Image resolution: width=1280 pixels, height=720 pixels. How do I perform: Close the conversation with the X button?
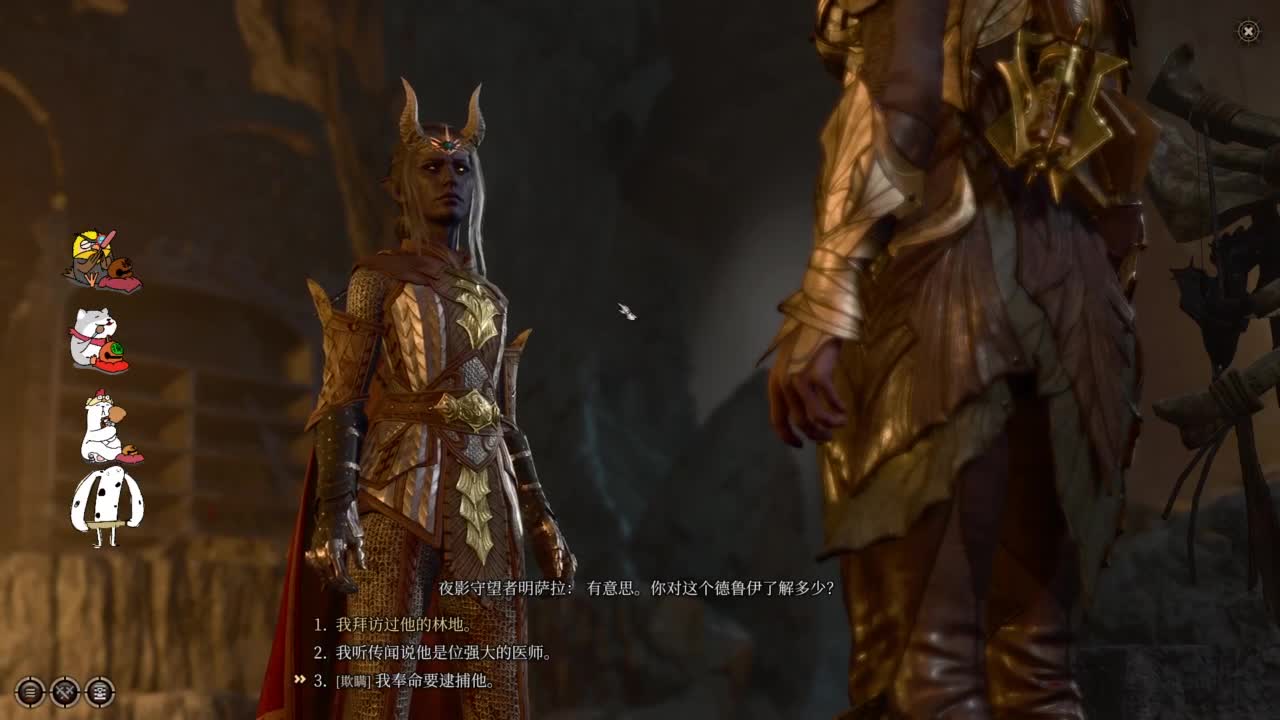coord(1247,33)
